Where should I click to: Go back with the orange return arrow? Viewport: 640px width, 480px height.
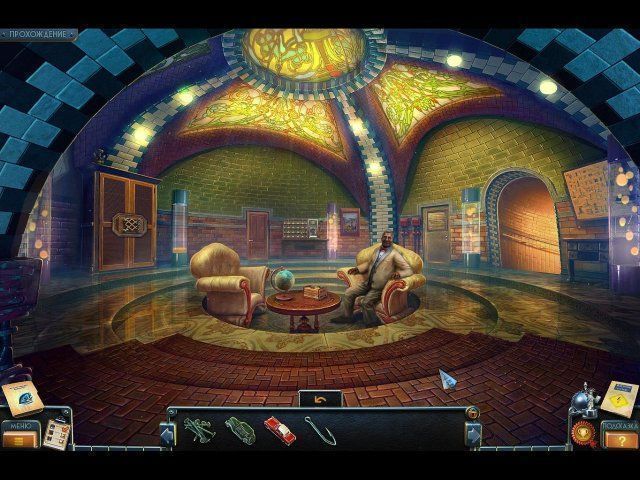(x=320, y=398)
